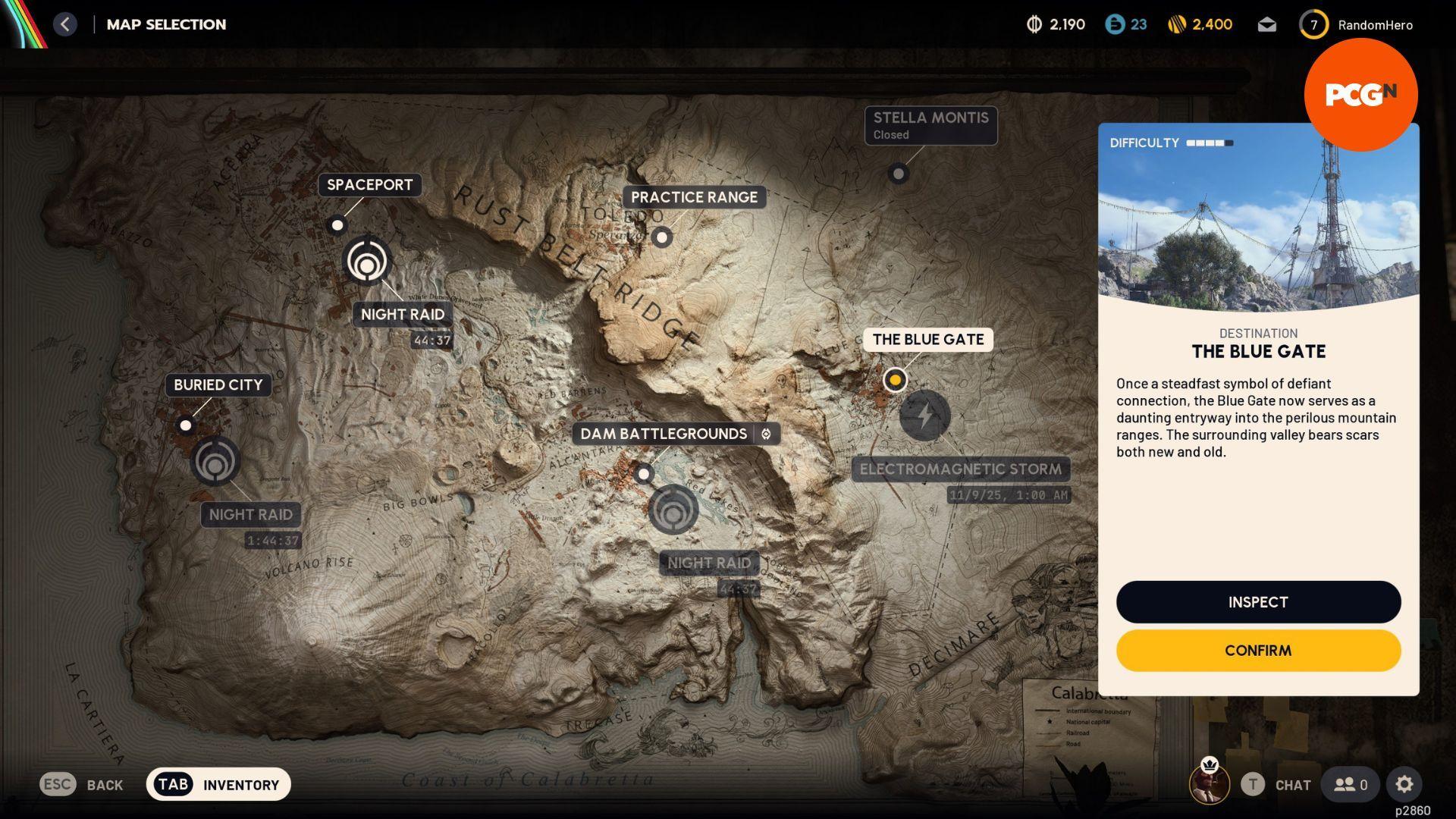Screen dimensions: 1456x819
Task: Open the Dam Battlegrounds gear icon
Action: 766,434
